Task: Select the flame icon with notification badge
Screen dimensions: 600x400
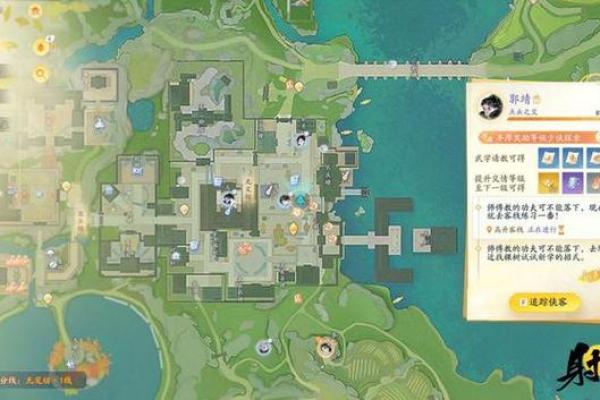Action: point(41,46)
